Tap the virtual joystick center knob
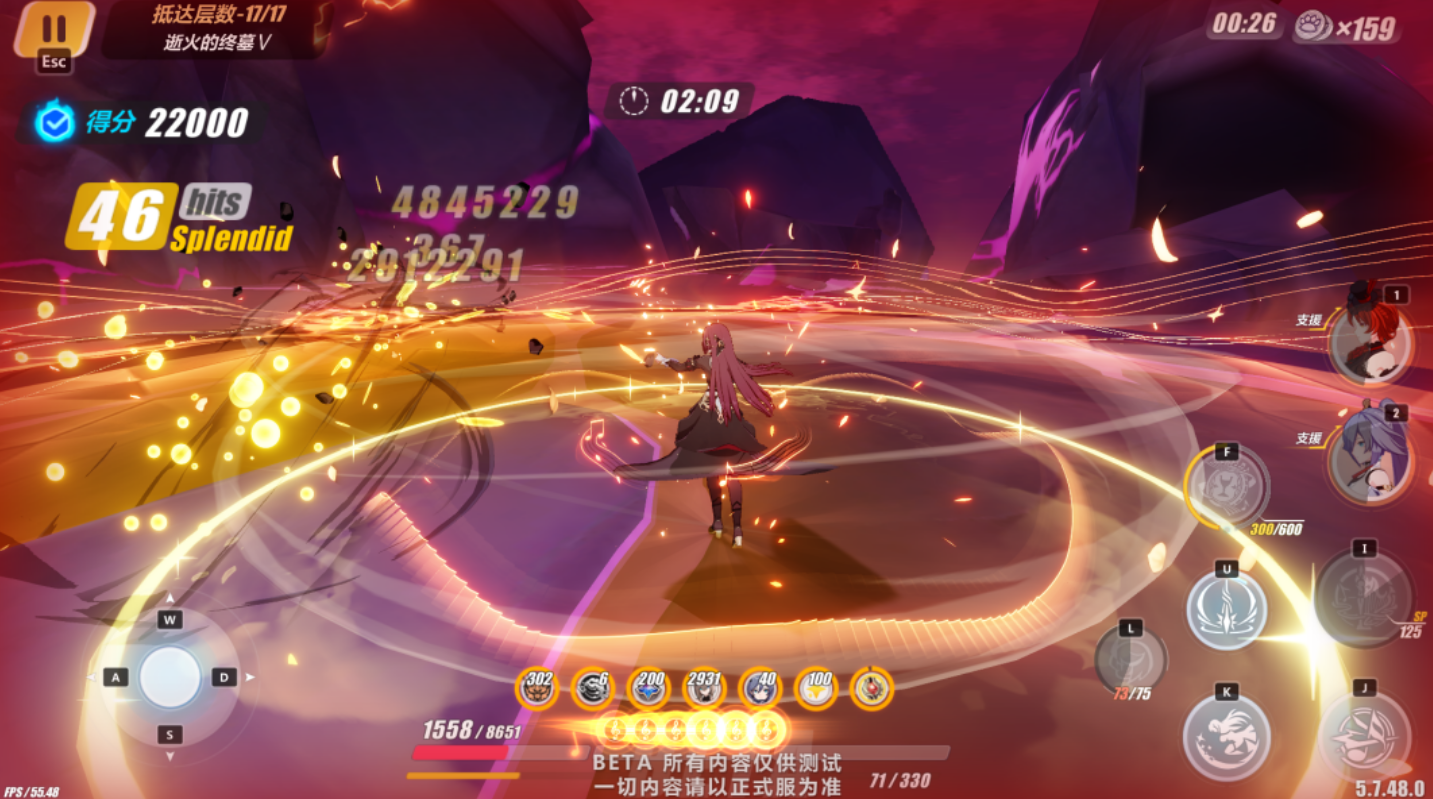 [170, 677]
